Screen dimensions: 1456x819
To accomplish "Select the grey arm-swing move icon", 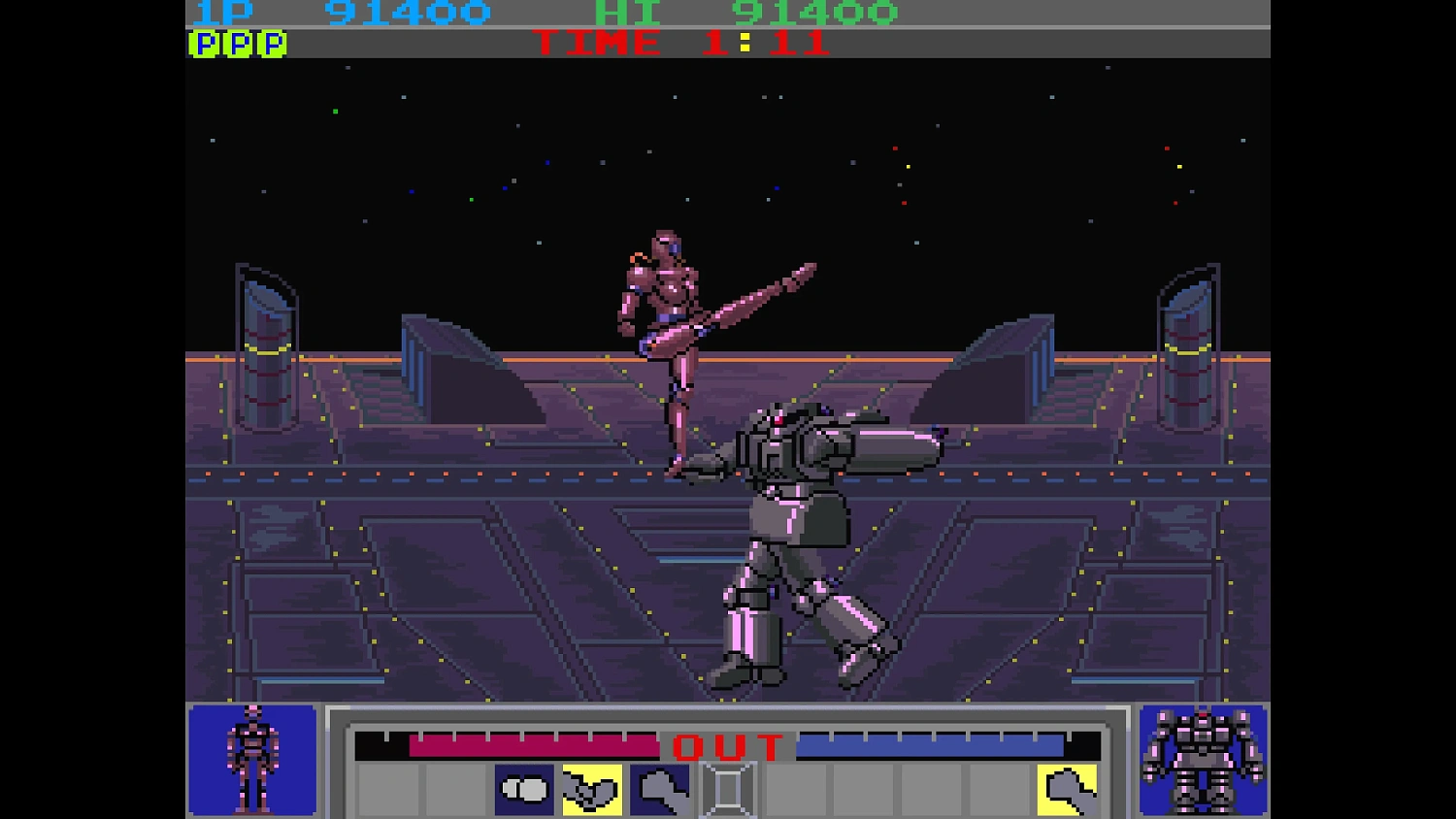I will [x=659, y=788].
